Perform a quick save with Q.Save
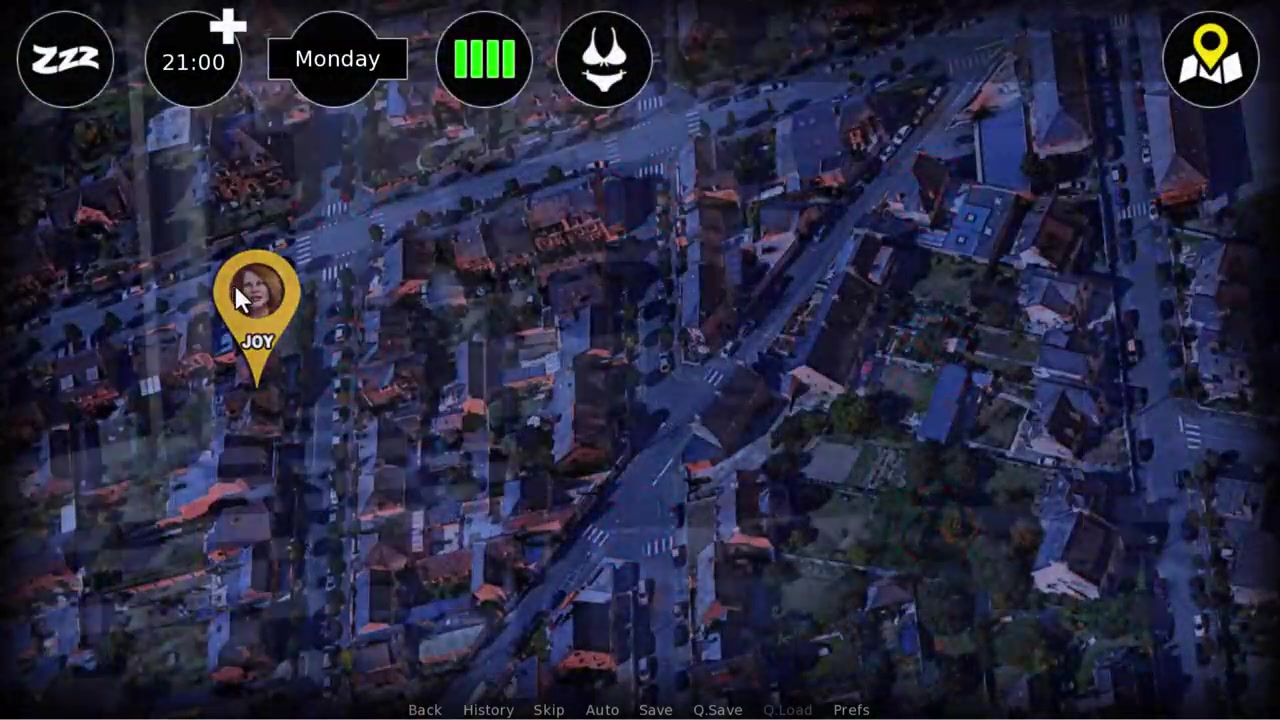1280x720 pixels. 717,710
